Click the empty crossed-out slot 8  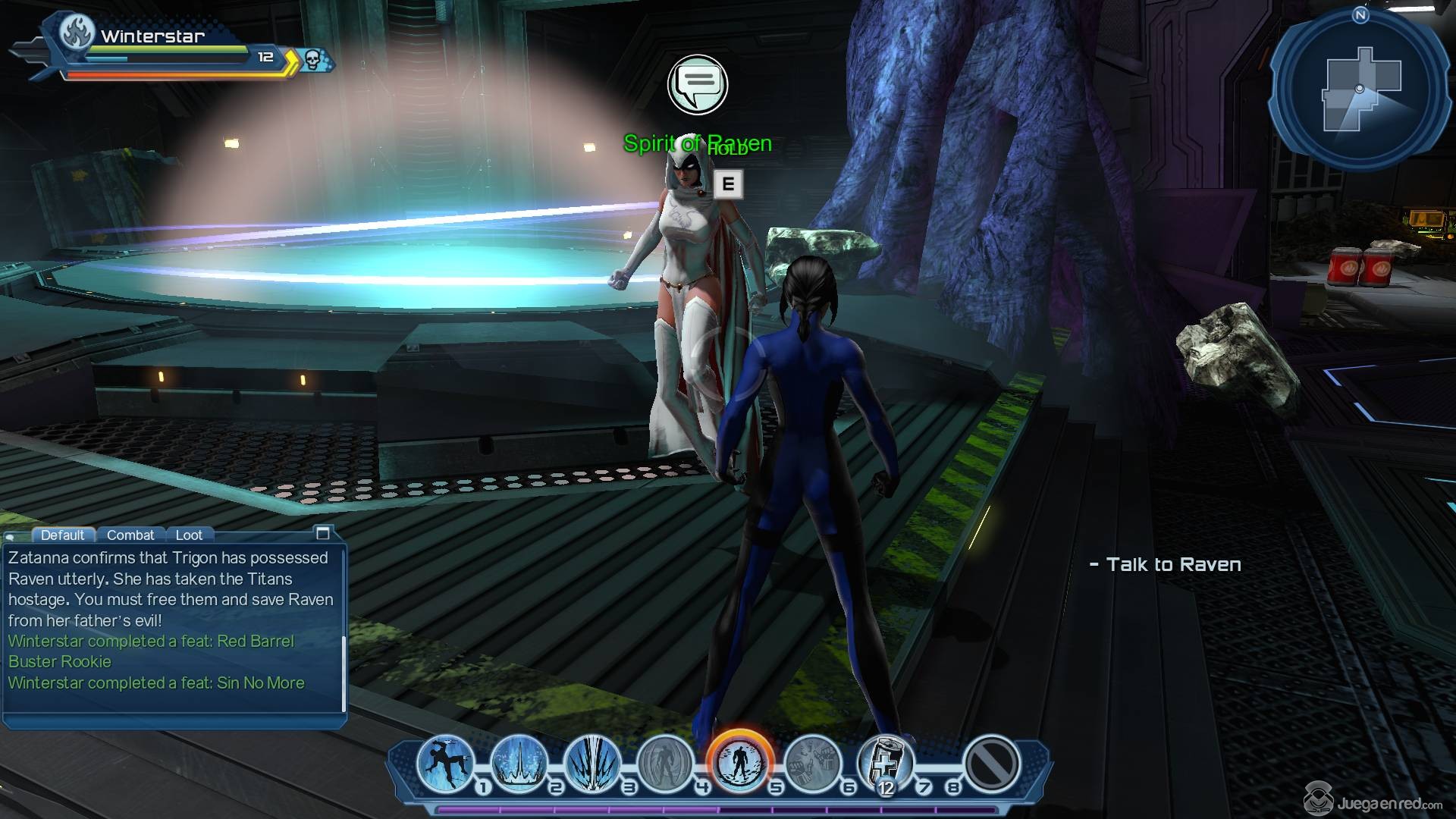coord(991,764)
